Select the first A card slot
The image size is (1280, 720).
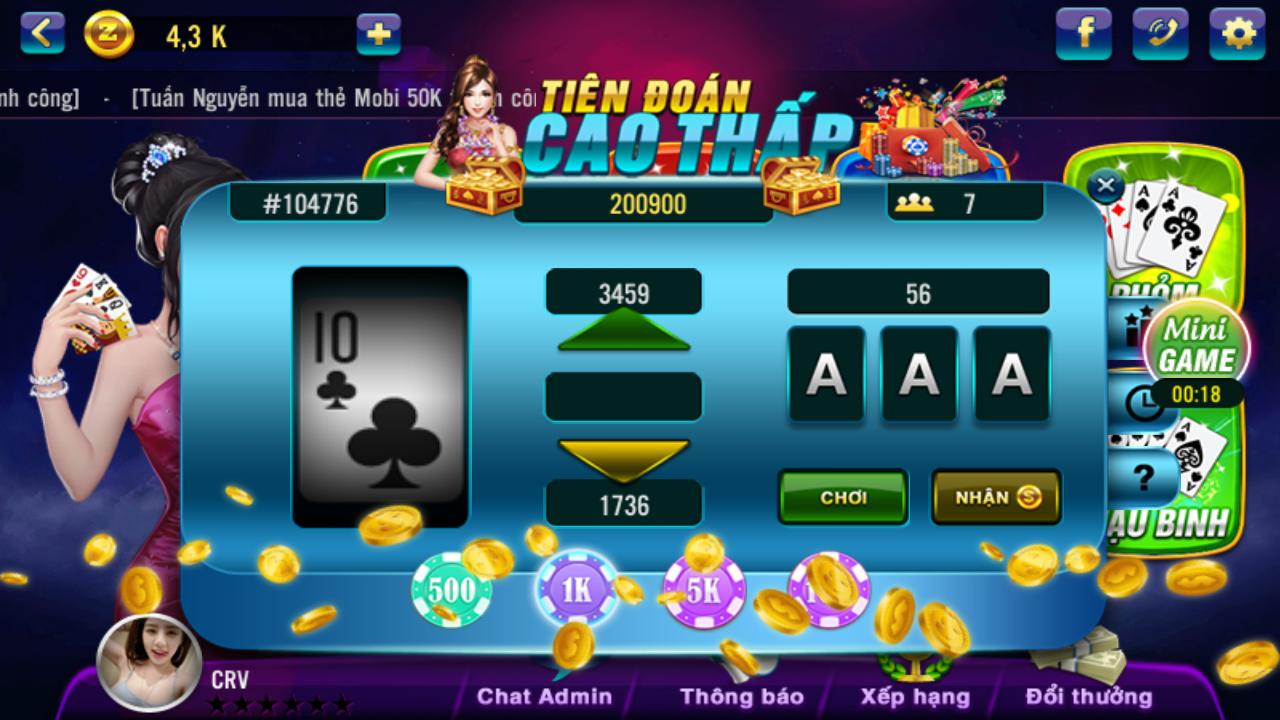pyautogui.click(x=827, y=374)
